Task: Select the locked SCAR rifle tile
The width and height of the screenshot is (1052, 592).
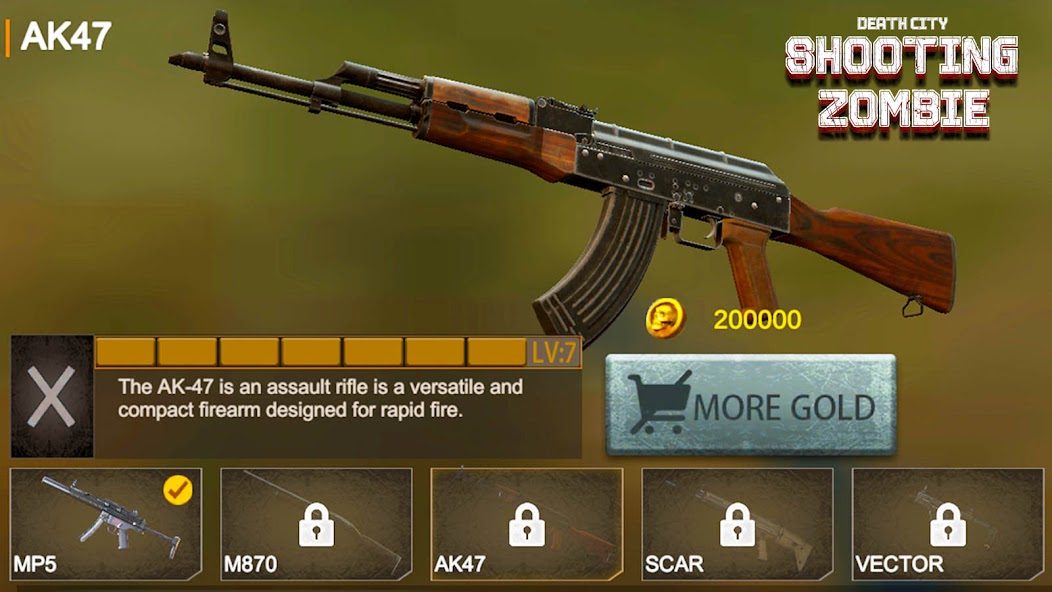Action: [737, 524]
